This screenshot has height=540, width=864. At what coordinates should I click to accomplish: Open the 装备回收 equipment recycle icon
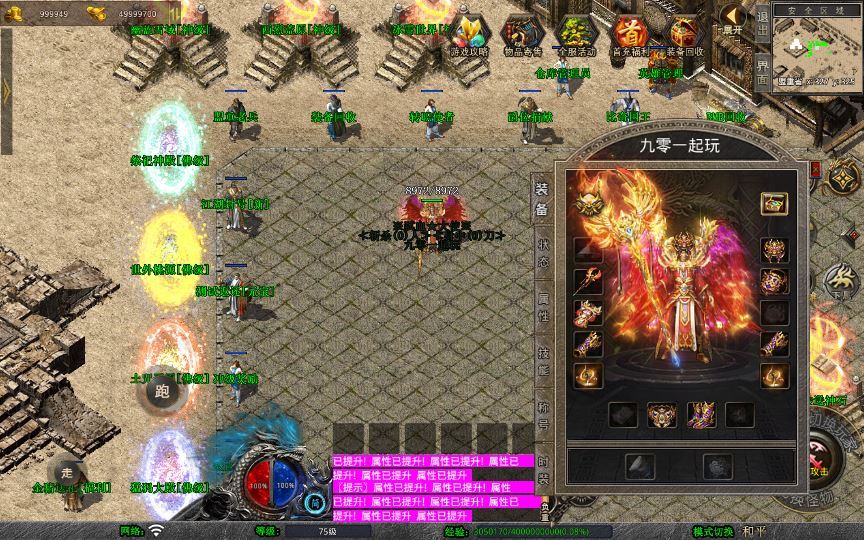pos(684,36)
